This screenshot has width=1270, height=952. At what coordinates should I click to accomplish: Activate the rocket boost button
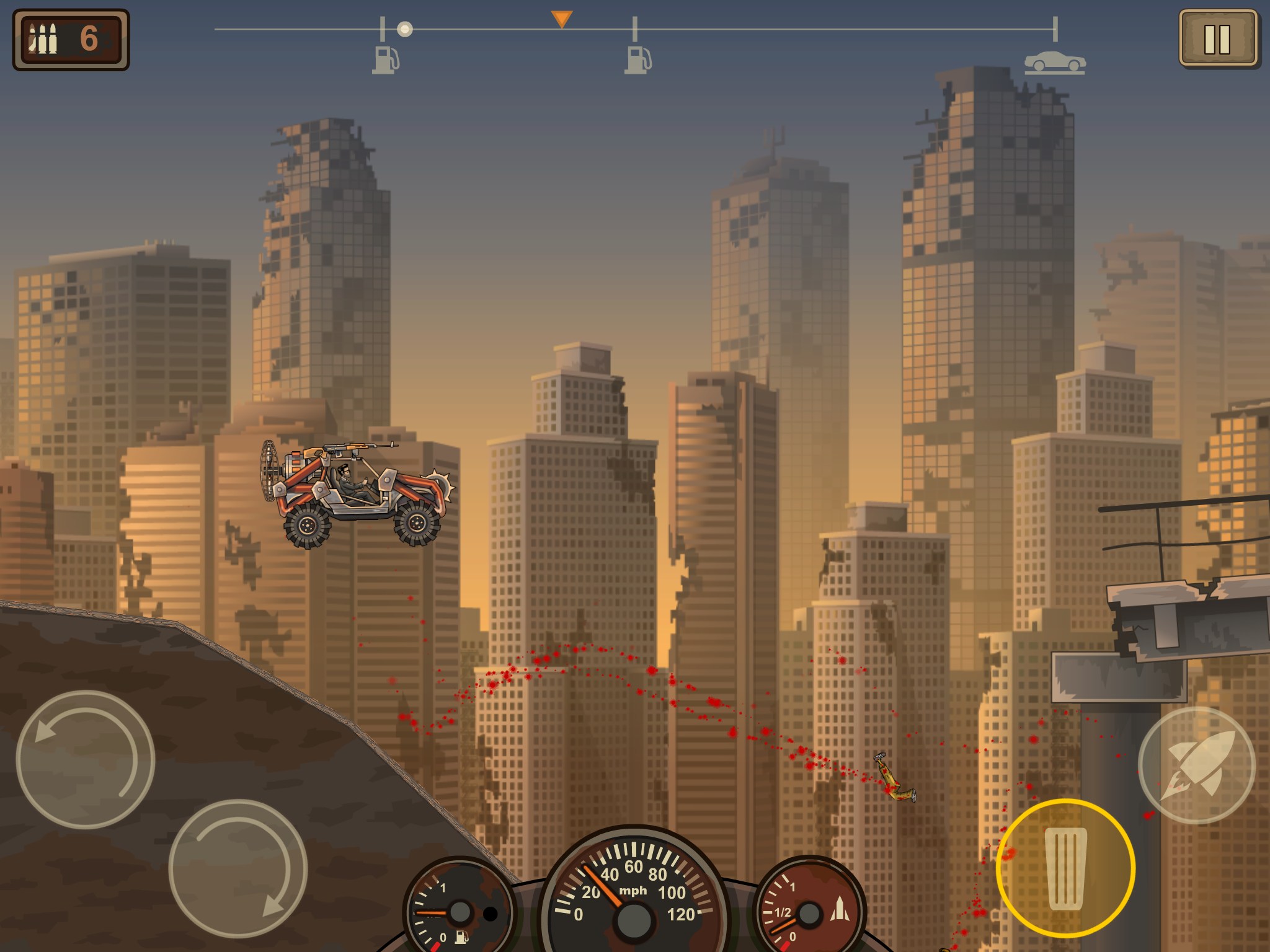pyautogui.click(x=1196, y=765)
